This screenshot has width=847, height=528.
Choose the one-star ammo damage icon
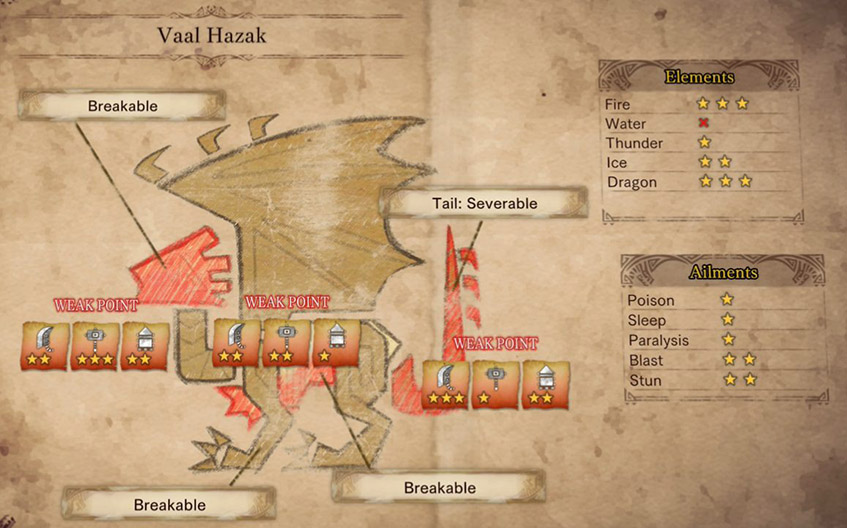337,343
